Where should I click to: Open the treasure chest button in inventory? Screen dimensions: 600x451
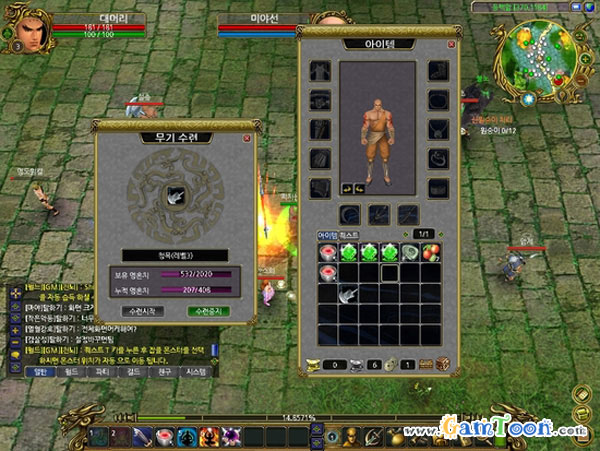click(x=442, y=363)
